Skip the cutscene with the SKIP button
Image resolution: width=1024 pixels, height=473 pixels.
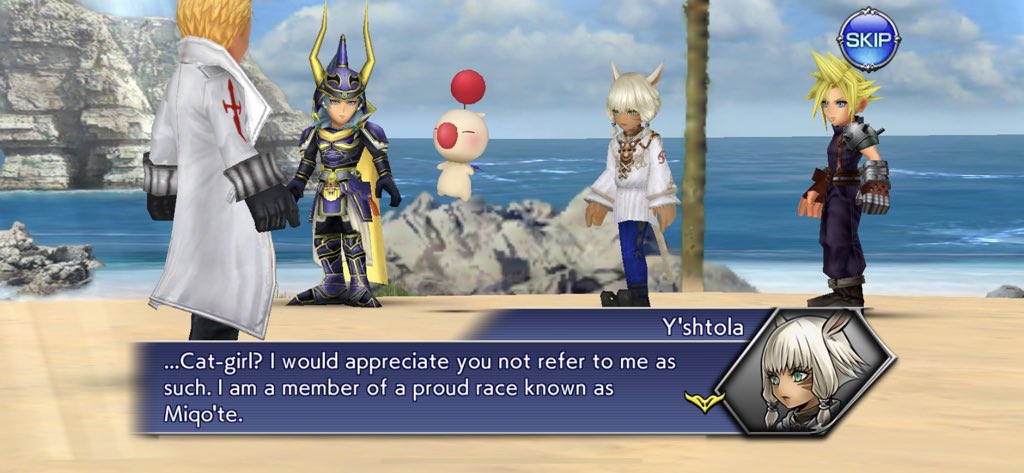click(867, 40)
